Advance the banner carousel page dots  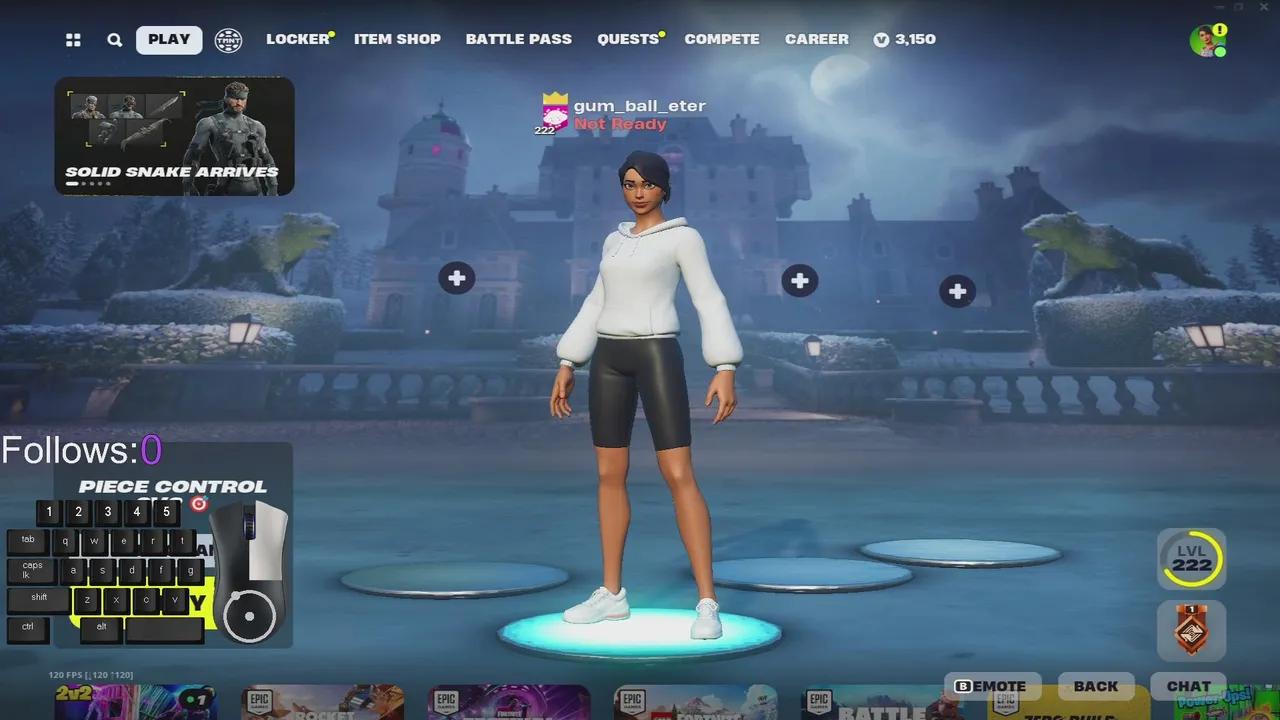[x=88, y=184]
